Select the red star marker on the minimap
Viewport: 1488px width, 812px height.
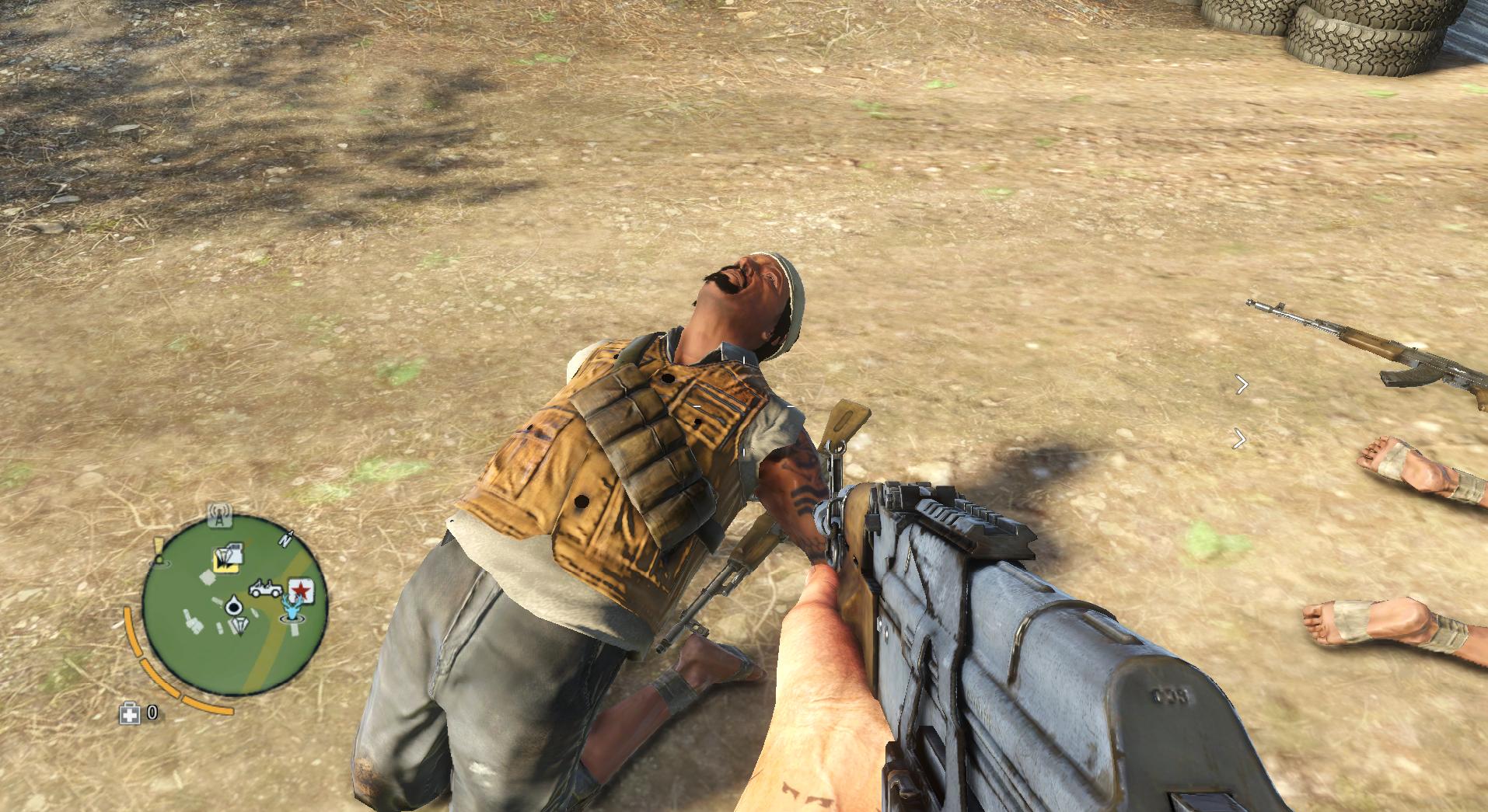[x=301, y=591]
